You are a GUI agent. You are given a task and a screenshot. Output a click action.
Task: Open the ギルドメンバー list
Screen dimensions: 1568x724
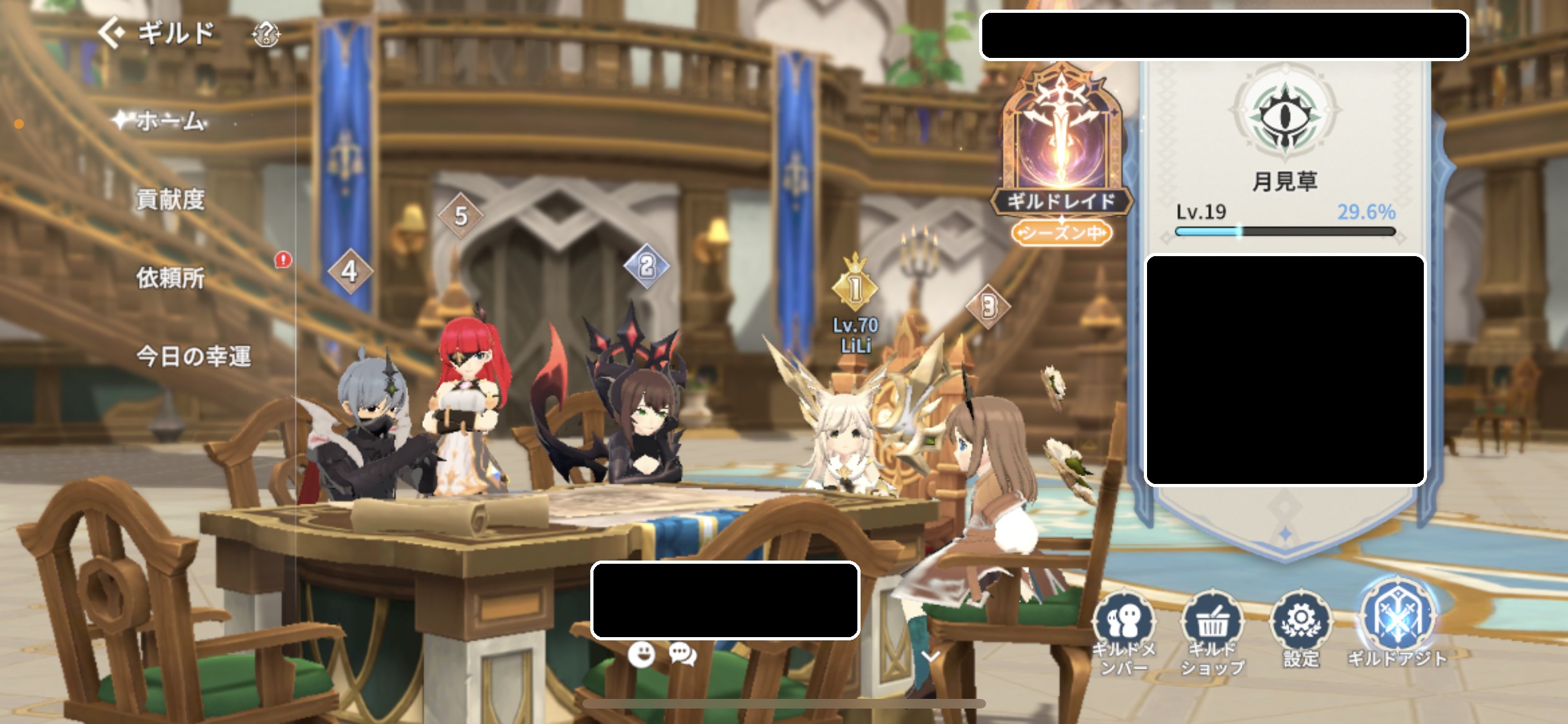pos(1124,631)
